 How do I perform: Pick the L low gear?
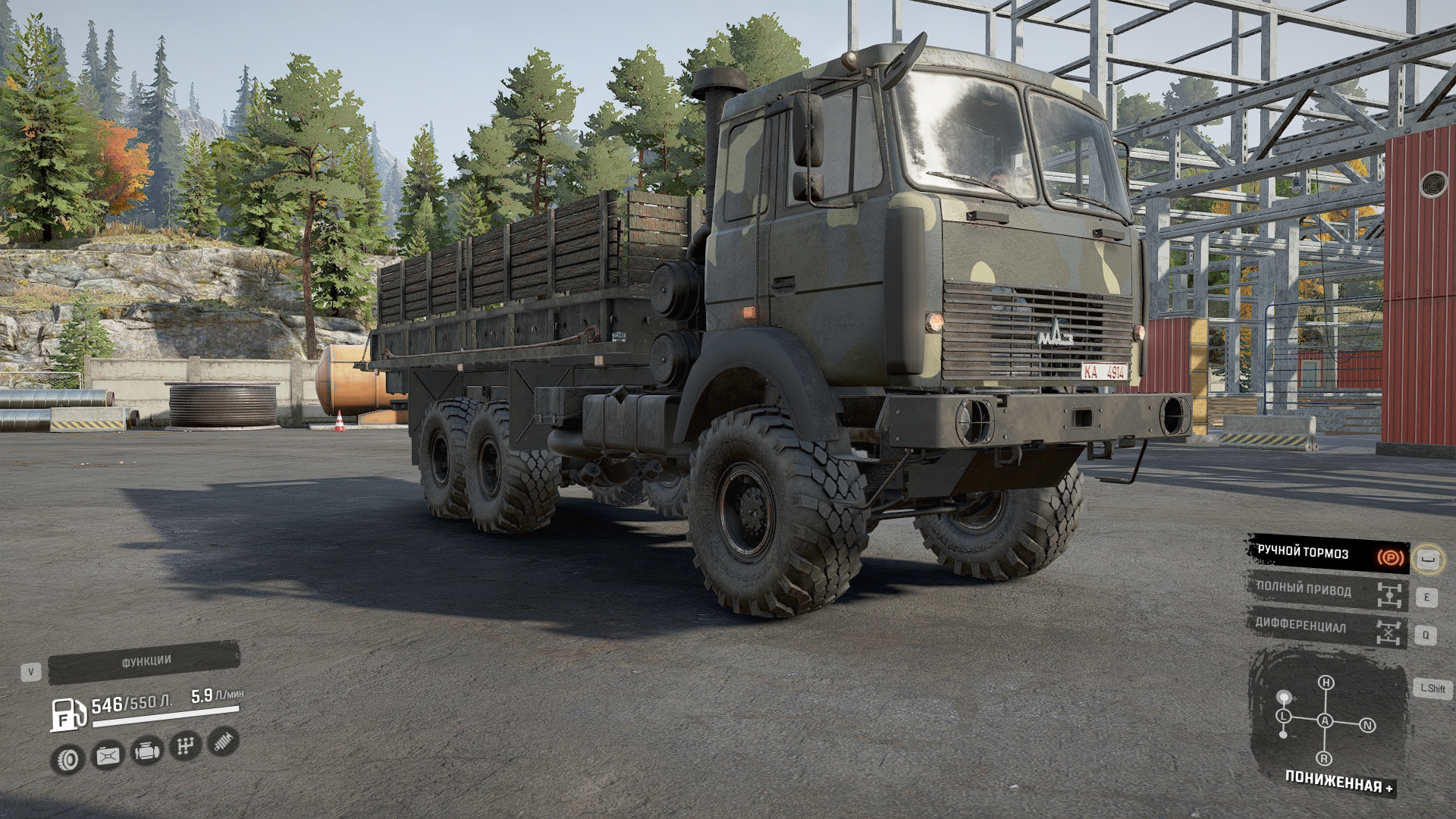click(x=1283, y=716)
